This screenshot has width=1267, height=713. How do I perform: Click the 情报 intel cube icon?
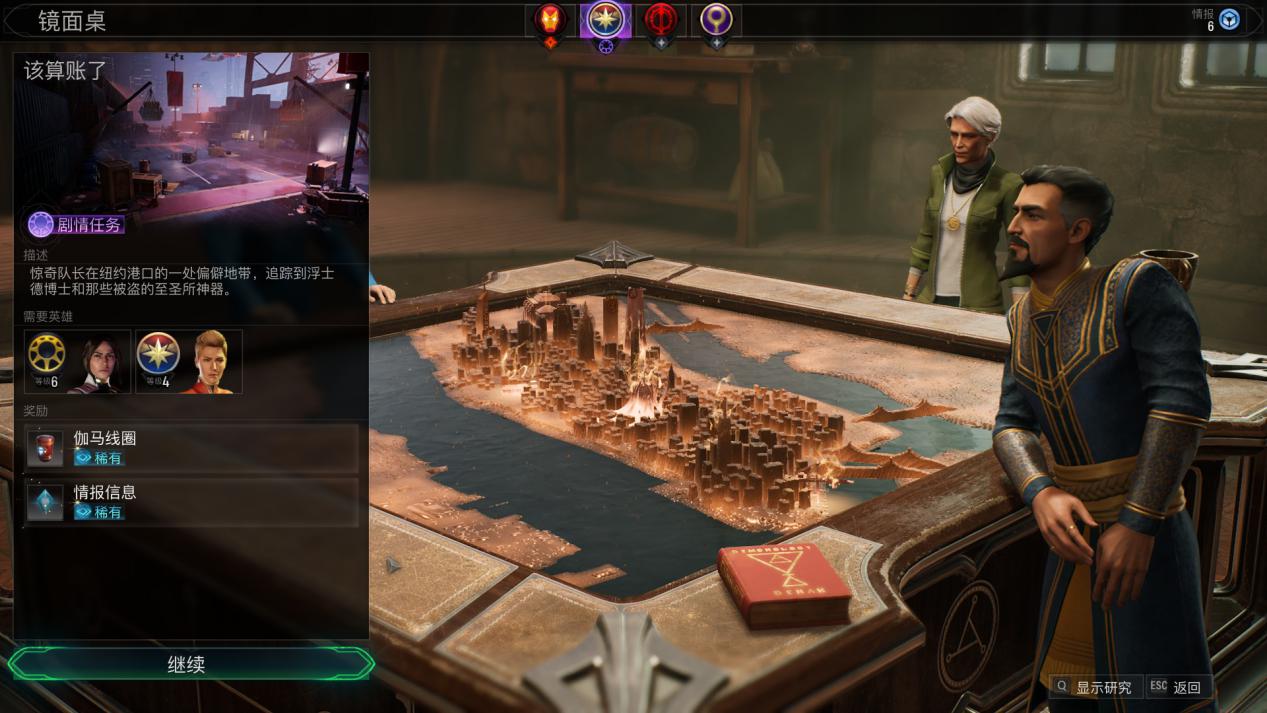(x=1229, y=20)
